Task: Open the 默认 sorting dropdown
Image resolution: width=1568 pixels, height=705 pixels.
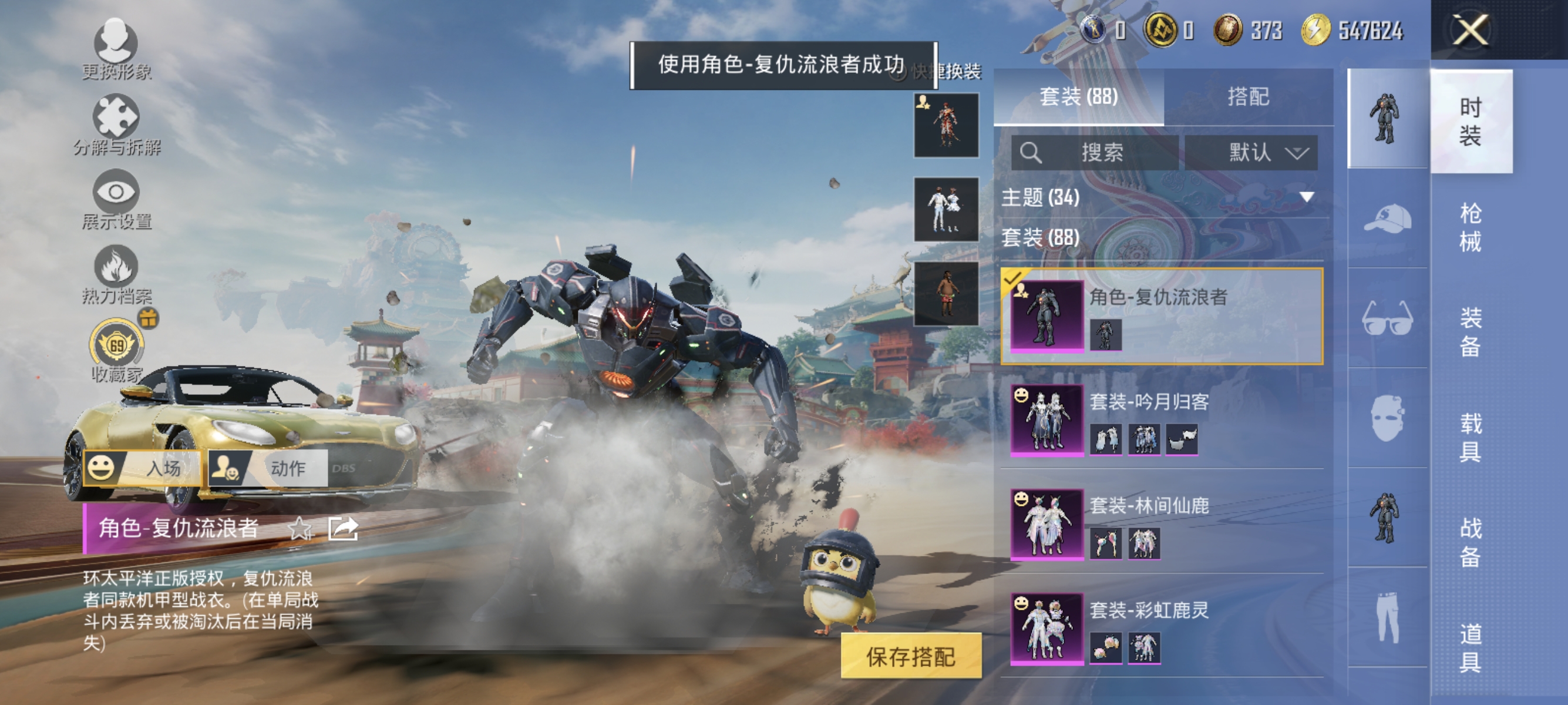Action: coord(1253,153)
